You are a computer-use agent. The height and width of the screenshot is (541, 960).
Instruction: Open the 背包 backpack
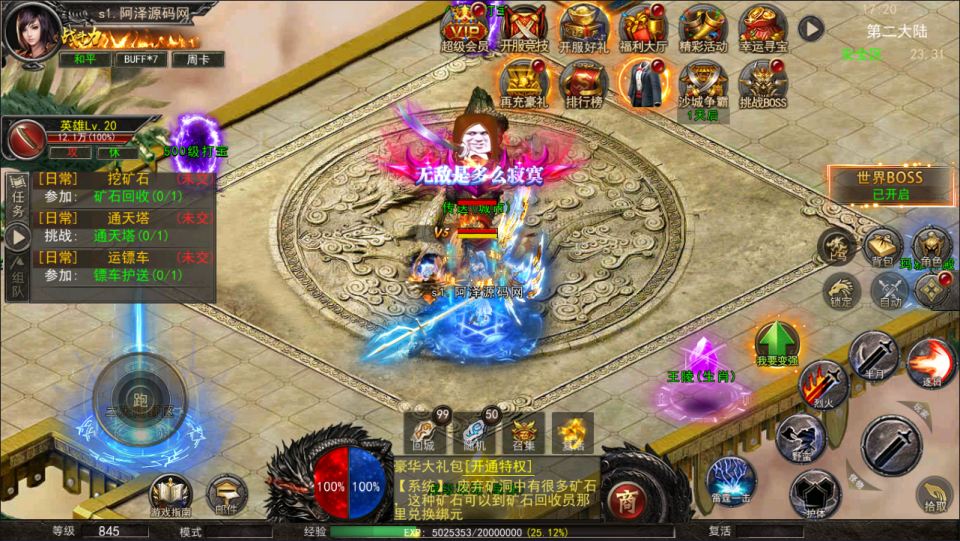click(x=883, y=247)
